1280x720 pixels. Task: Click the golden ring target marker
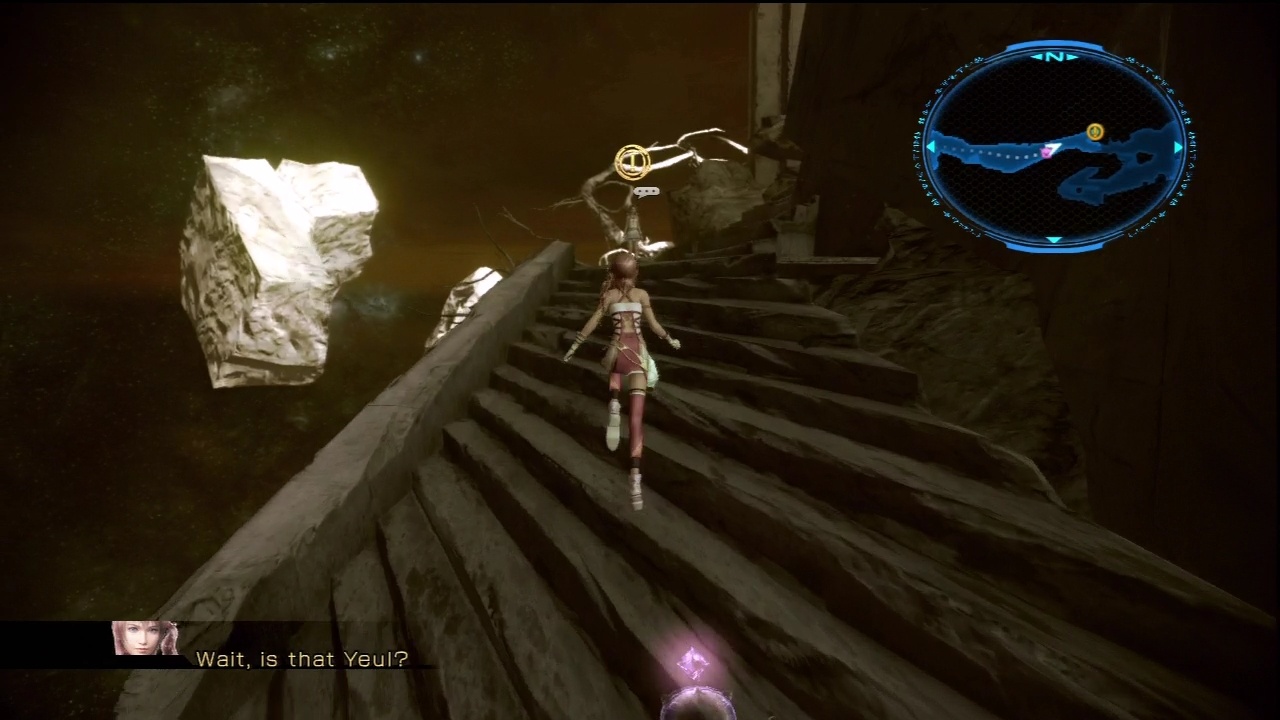tap(632, 161)
